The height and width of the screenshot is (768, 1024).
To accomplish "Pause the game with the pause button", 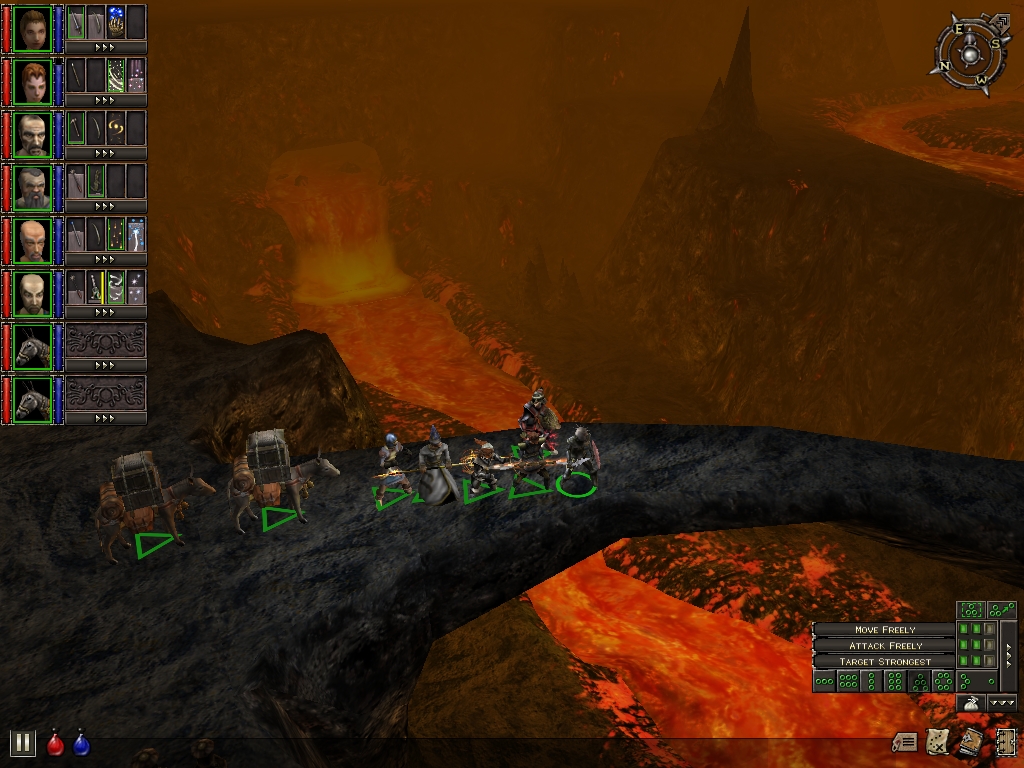I will tap(22, 743).
